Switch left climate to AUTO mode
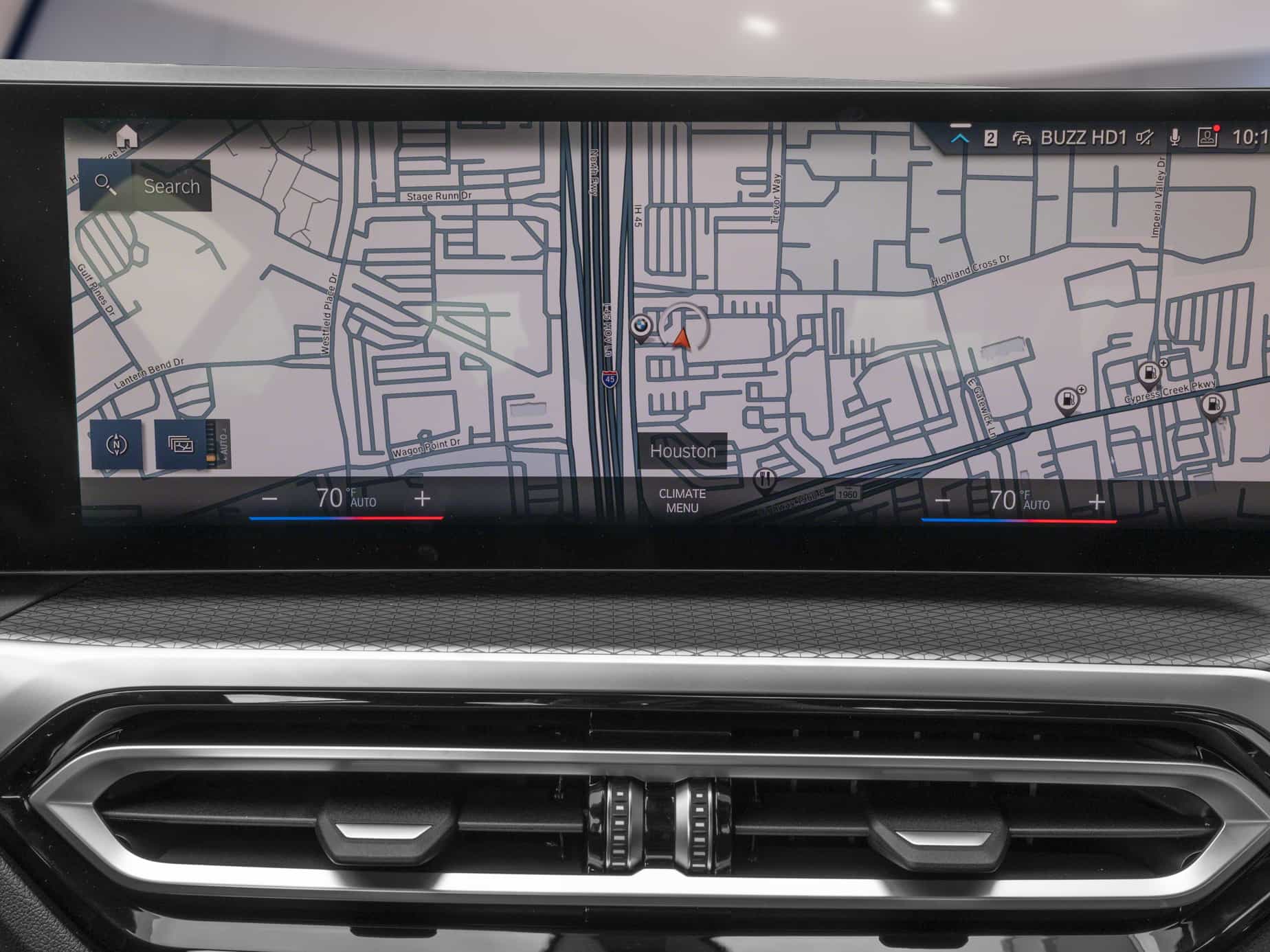The height and width of the screenshot is (952, 1270). 363,503
